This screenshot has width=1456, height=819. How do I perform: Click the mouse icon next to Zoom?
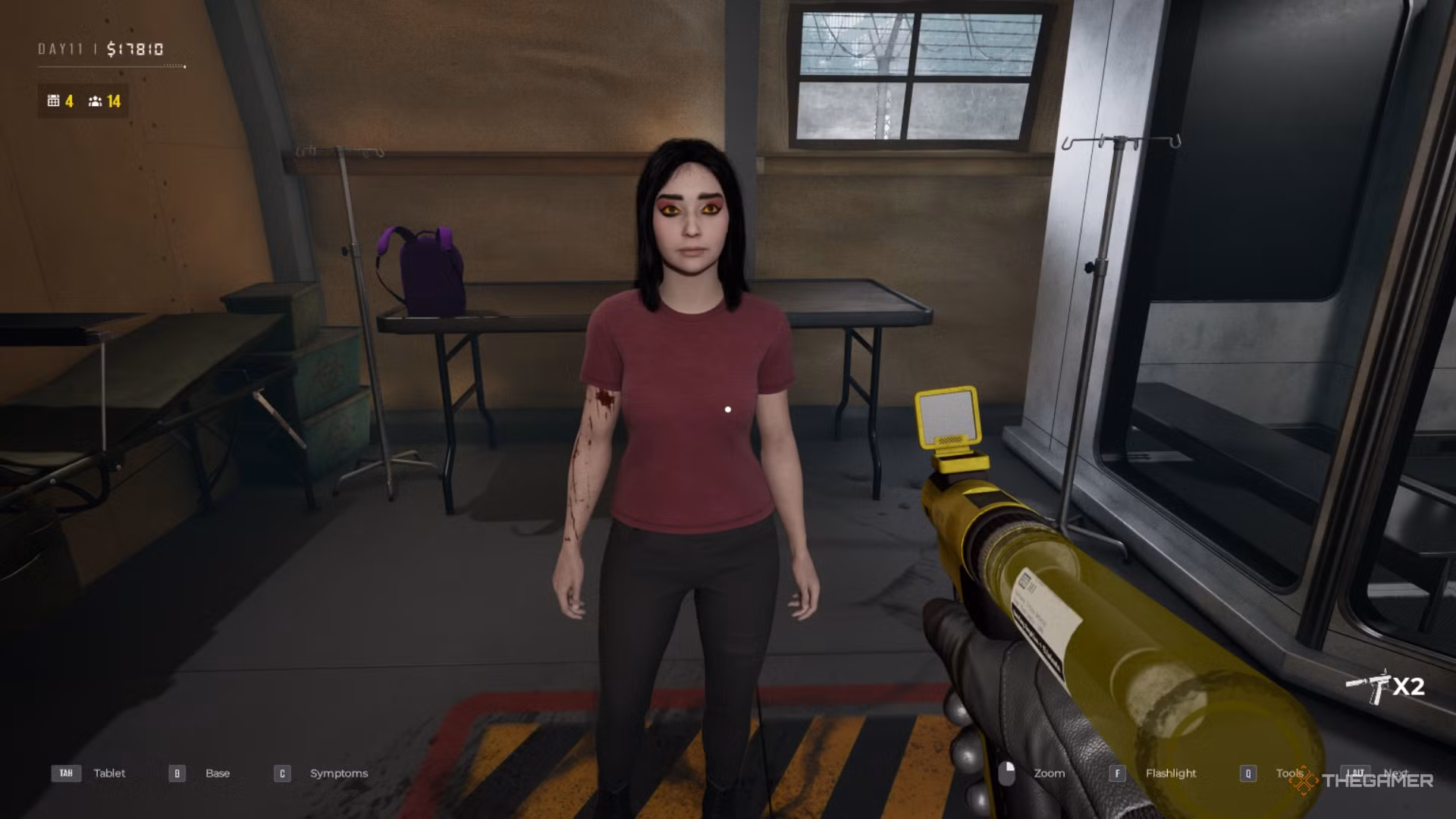(x=1009, y=773)
